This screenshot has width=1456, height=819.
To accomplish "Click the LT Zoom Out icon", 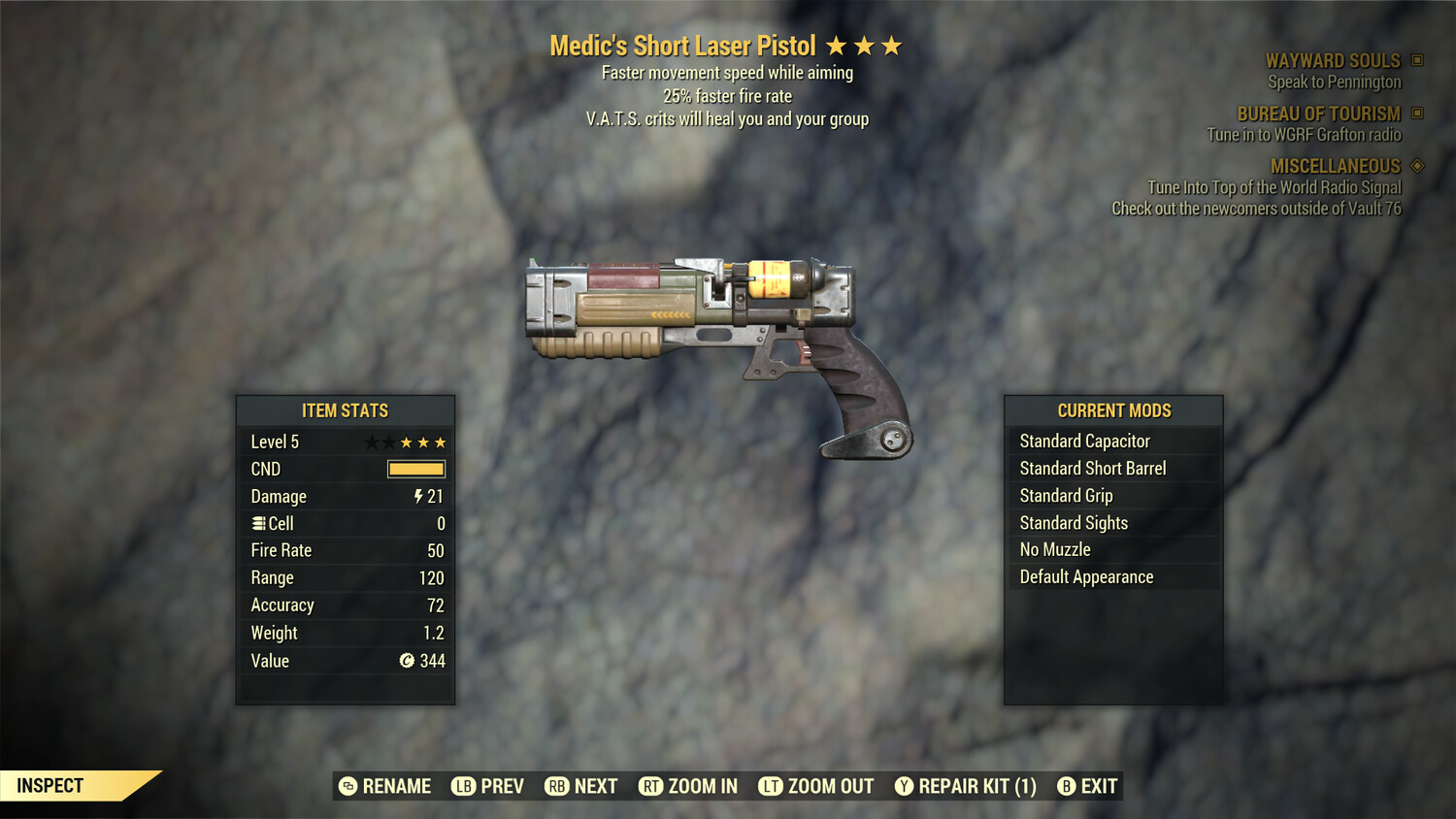I will point(771,786).
